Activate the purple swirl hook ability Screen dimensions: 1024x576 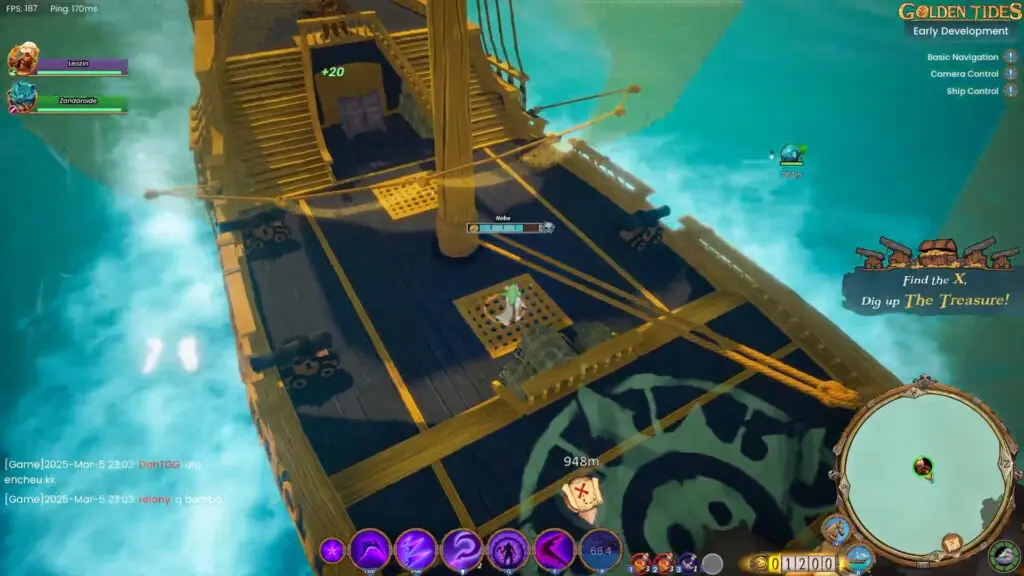click(x=462, y=550)
